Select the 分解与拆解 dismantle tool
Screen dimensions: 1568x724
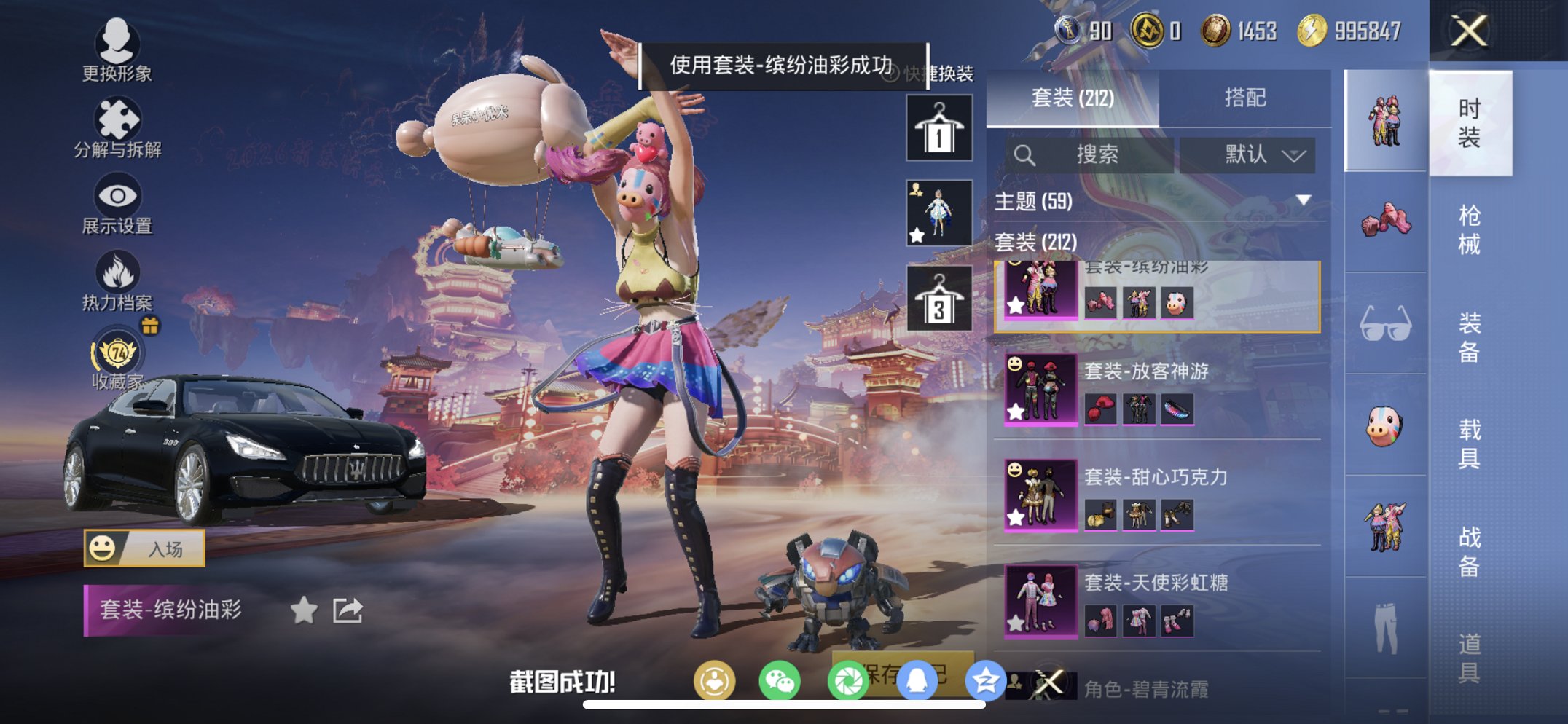point(119,124)
